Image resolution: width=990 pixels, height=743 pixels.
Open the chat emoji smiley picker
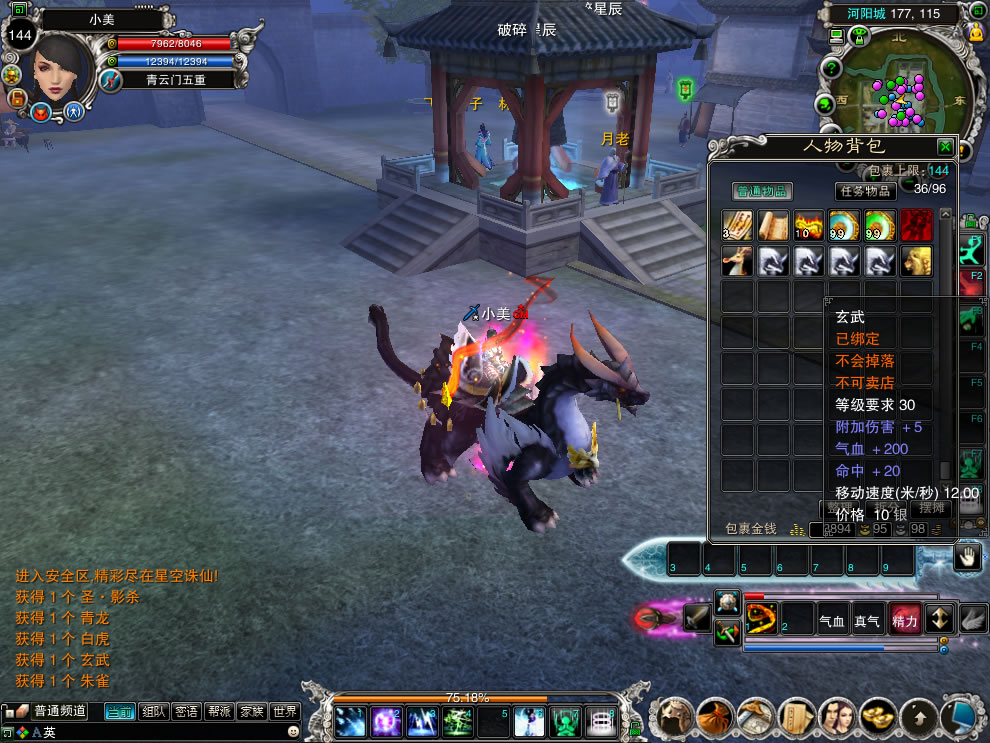coord(293,732)
